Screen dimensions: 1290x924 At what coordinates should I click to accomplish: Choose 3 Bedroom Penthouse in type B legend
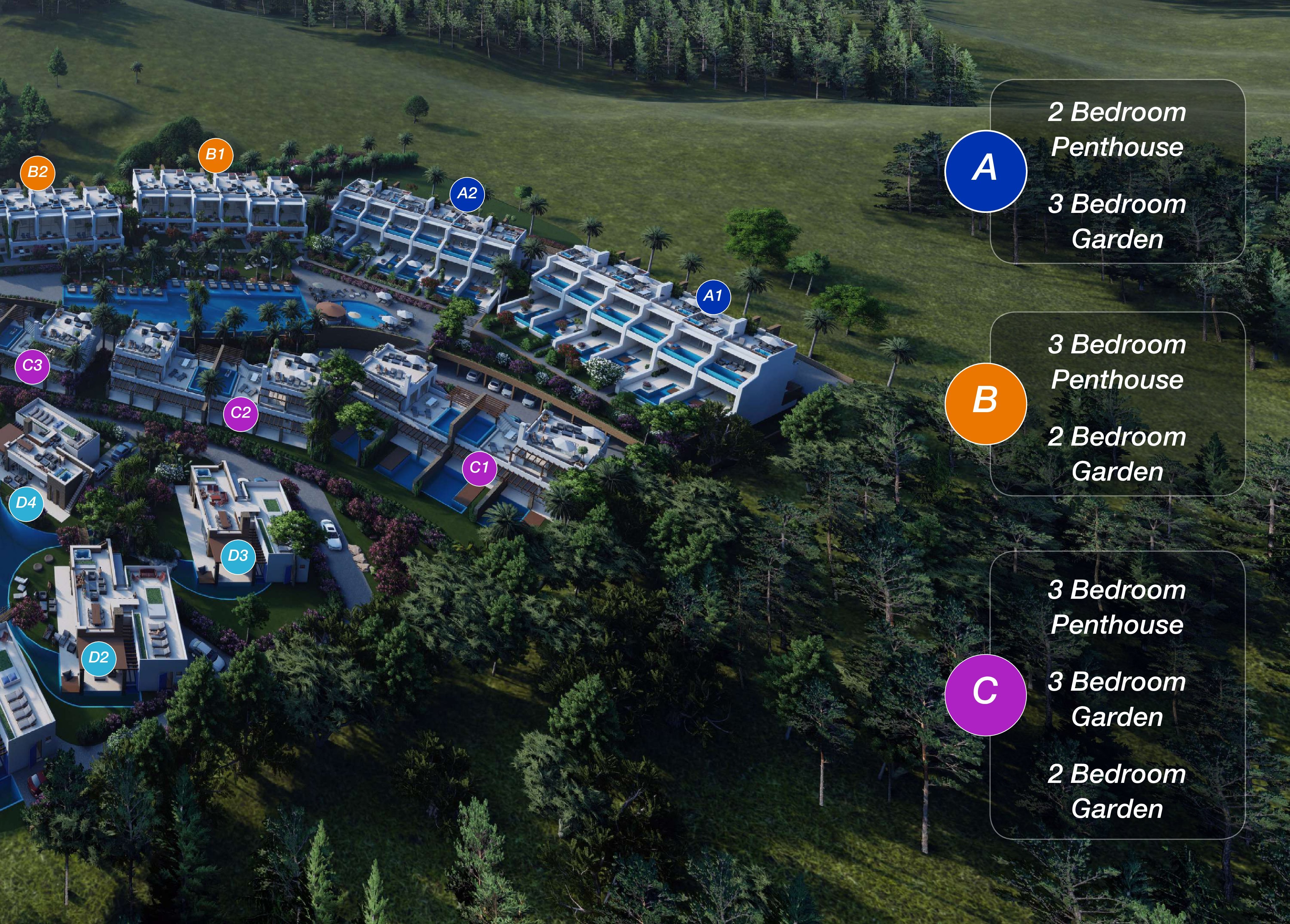(x=1117, y=362)
